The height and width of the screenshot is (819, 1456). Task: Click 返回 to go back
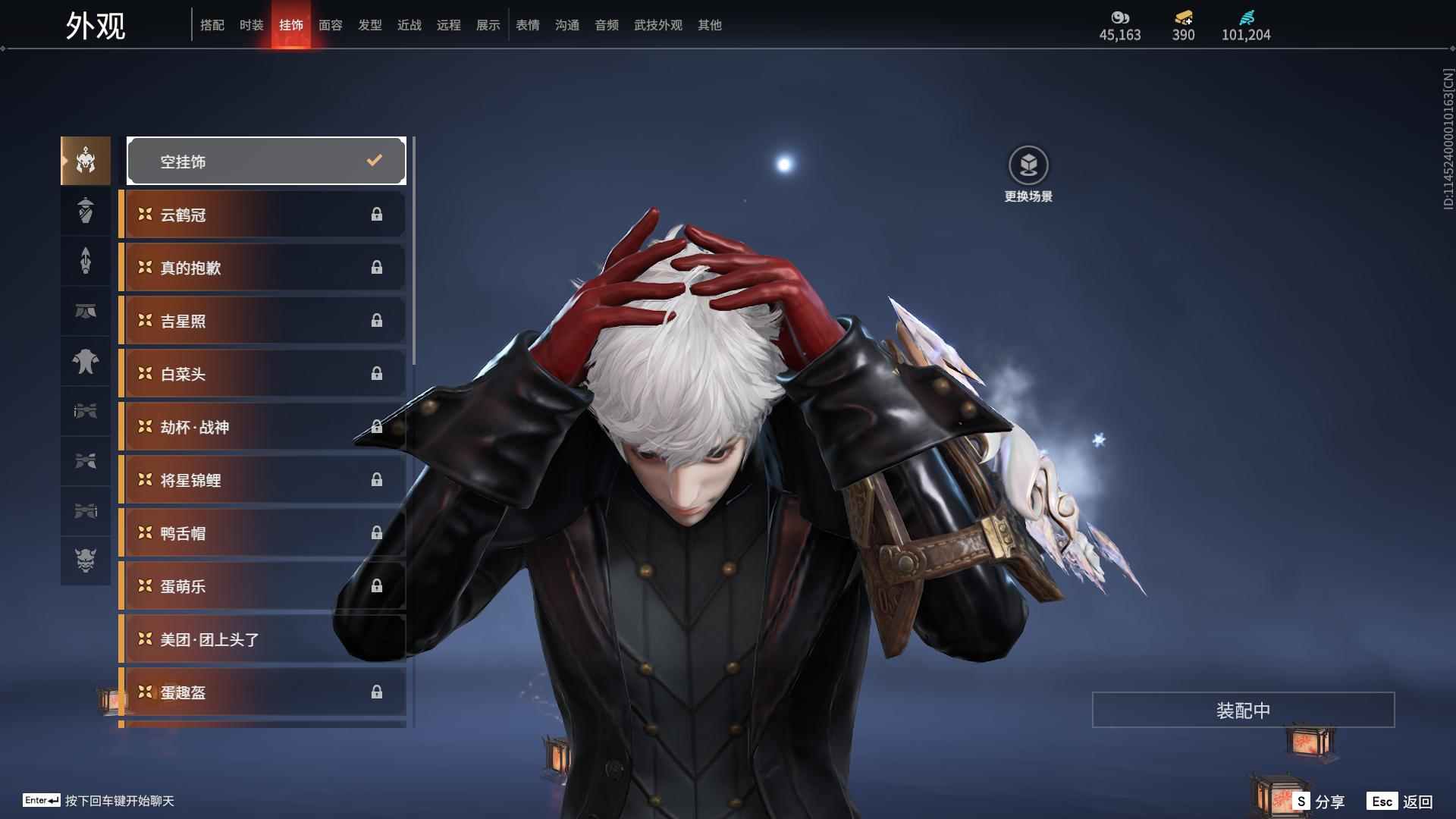click(x=1400, y=802)
